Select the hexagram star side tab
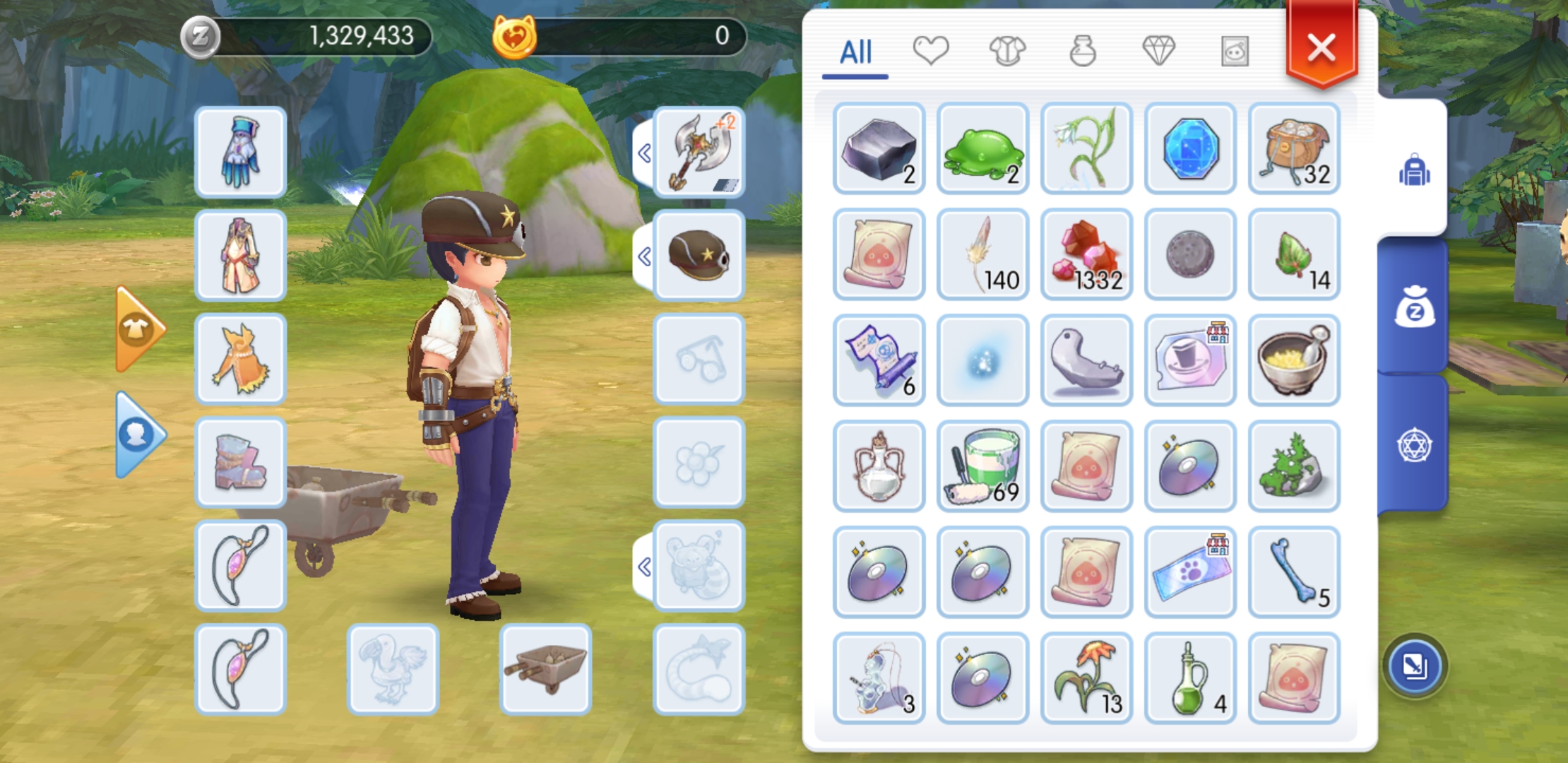Image resolution: width=1568 pixels, height=763 pixels. (x=1414, y=446)
